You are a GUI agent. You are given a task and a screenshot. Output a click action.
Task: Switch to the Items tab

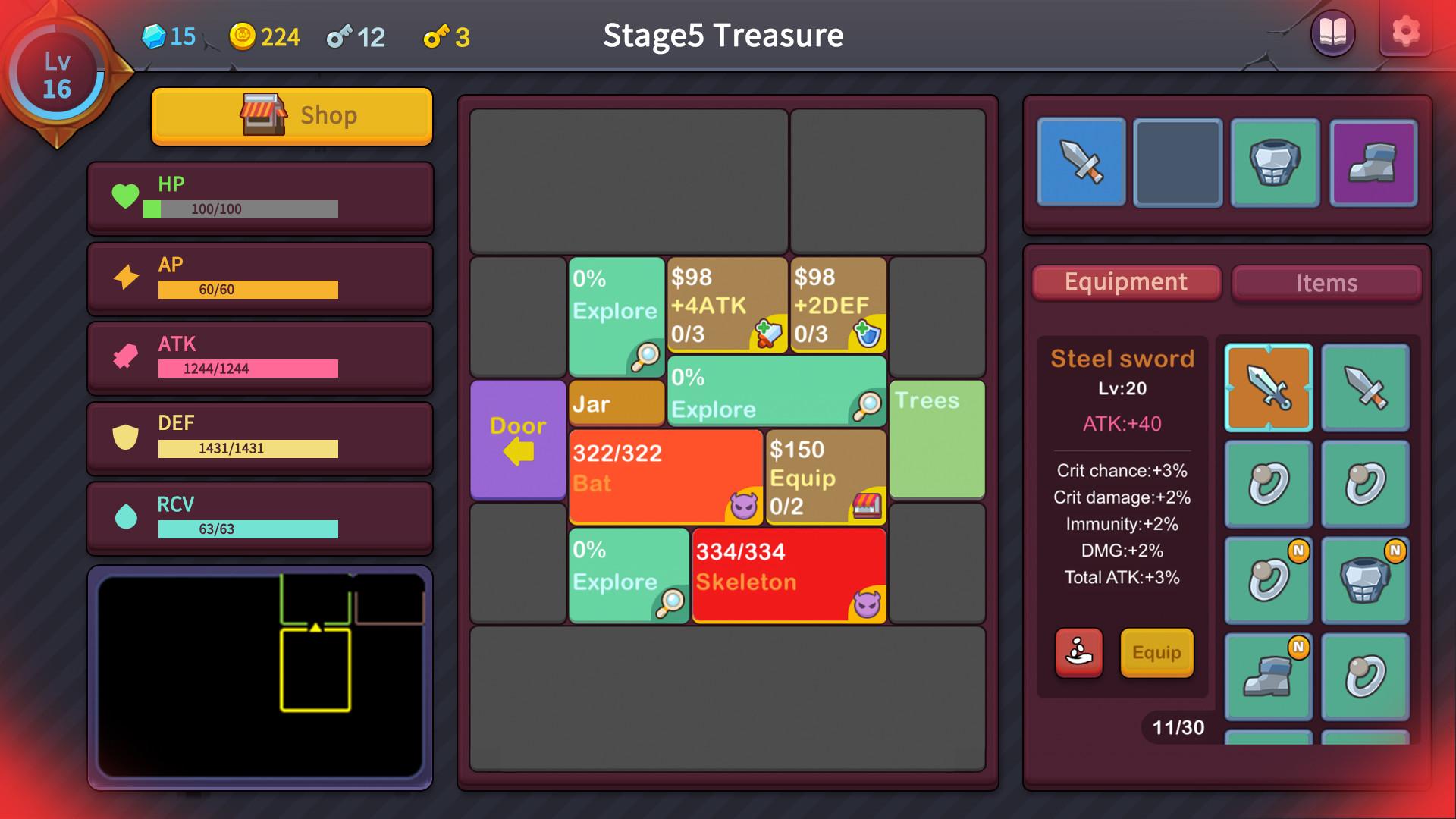click(1326, 283)
